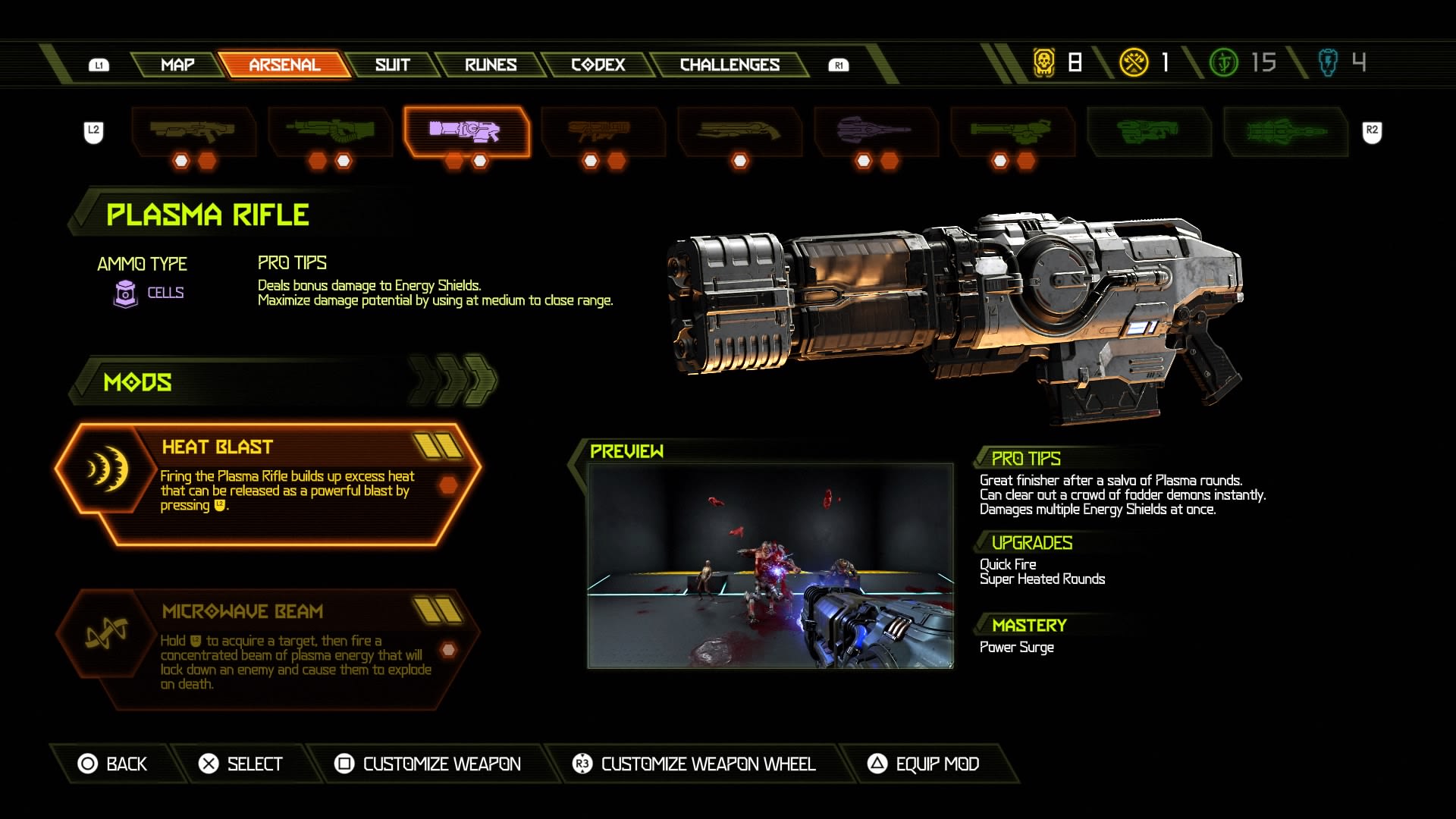Click the highlighted Plasma Rifle slot
Screen dimensions: 1456x819
click(x=466, y=132)
